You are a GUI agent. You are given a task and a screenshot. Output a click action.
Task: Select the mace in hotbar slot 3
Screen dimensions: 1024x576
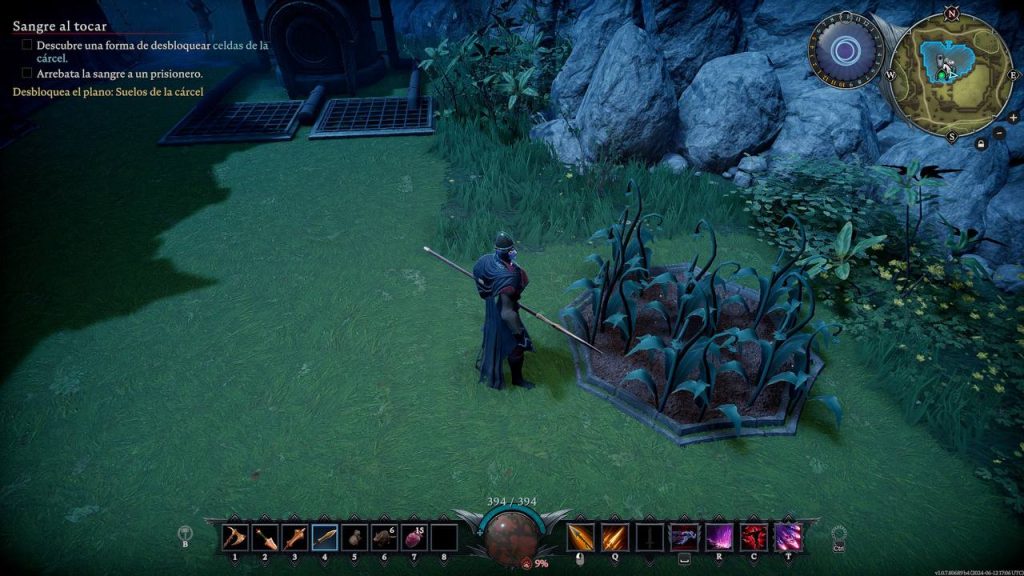295,538
